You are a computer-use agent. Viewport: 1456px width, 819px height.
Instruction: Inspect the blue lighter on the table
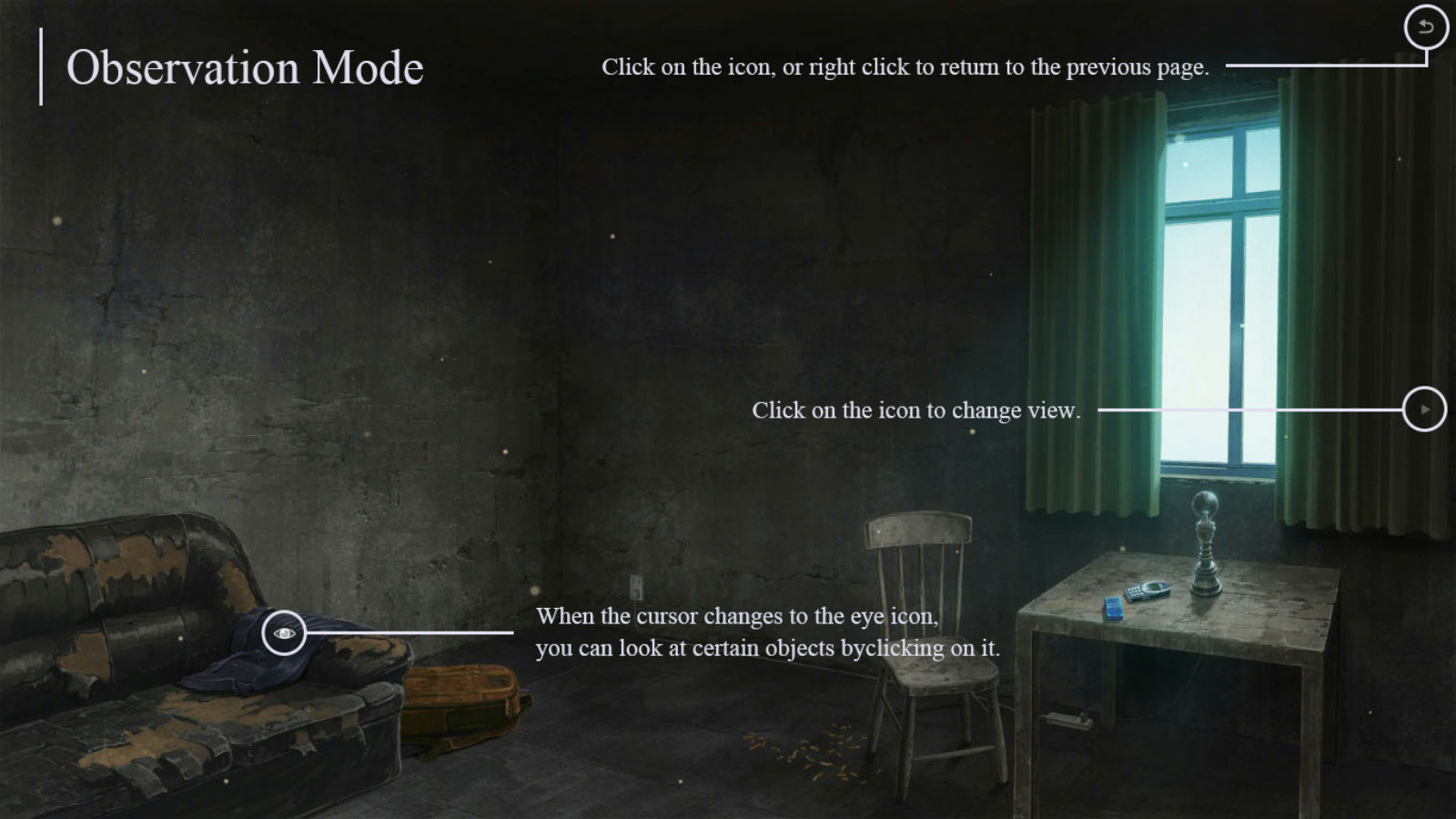1112,608
